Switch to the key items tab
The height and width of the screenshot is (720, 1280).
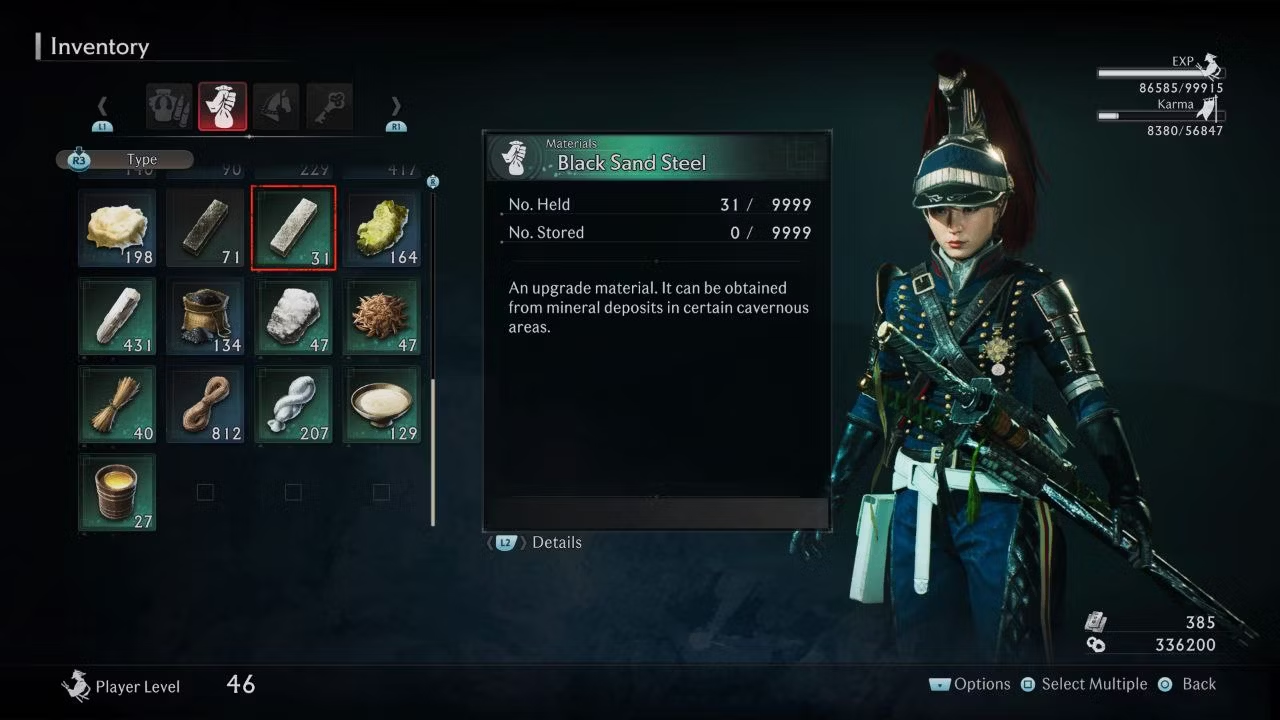[x=329, y=107]
